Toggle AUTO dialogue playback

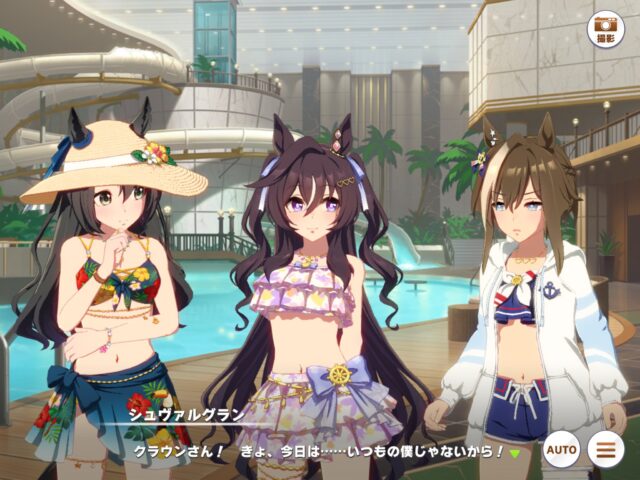561,450
